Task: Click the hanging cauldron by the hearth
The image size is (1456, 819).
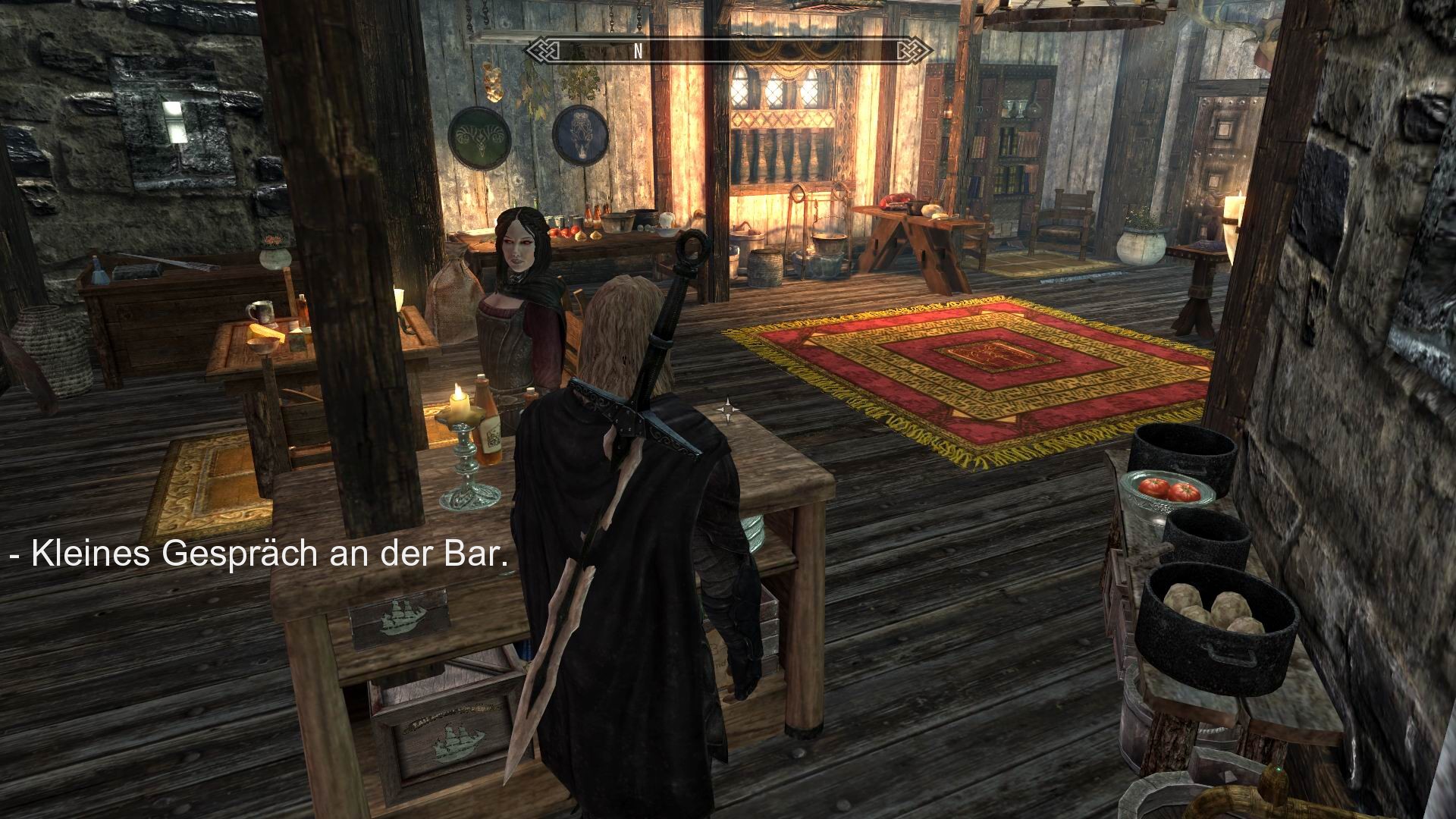Action: pos(829,244)
